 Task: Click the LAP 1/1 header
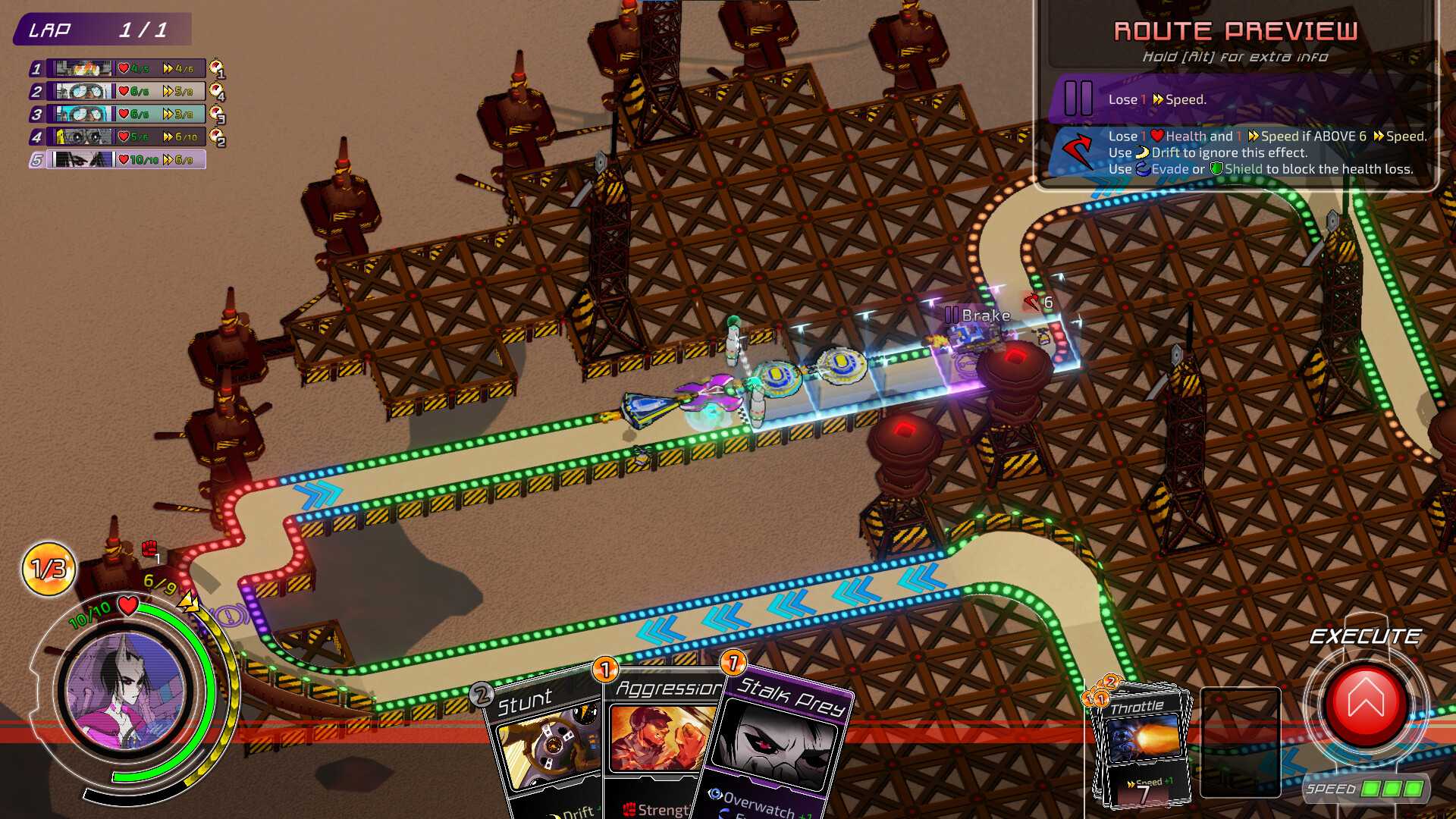tap(102, 30)
